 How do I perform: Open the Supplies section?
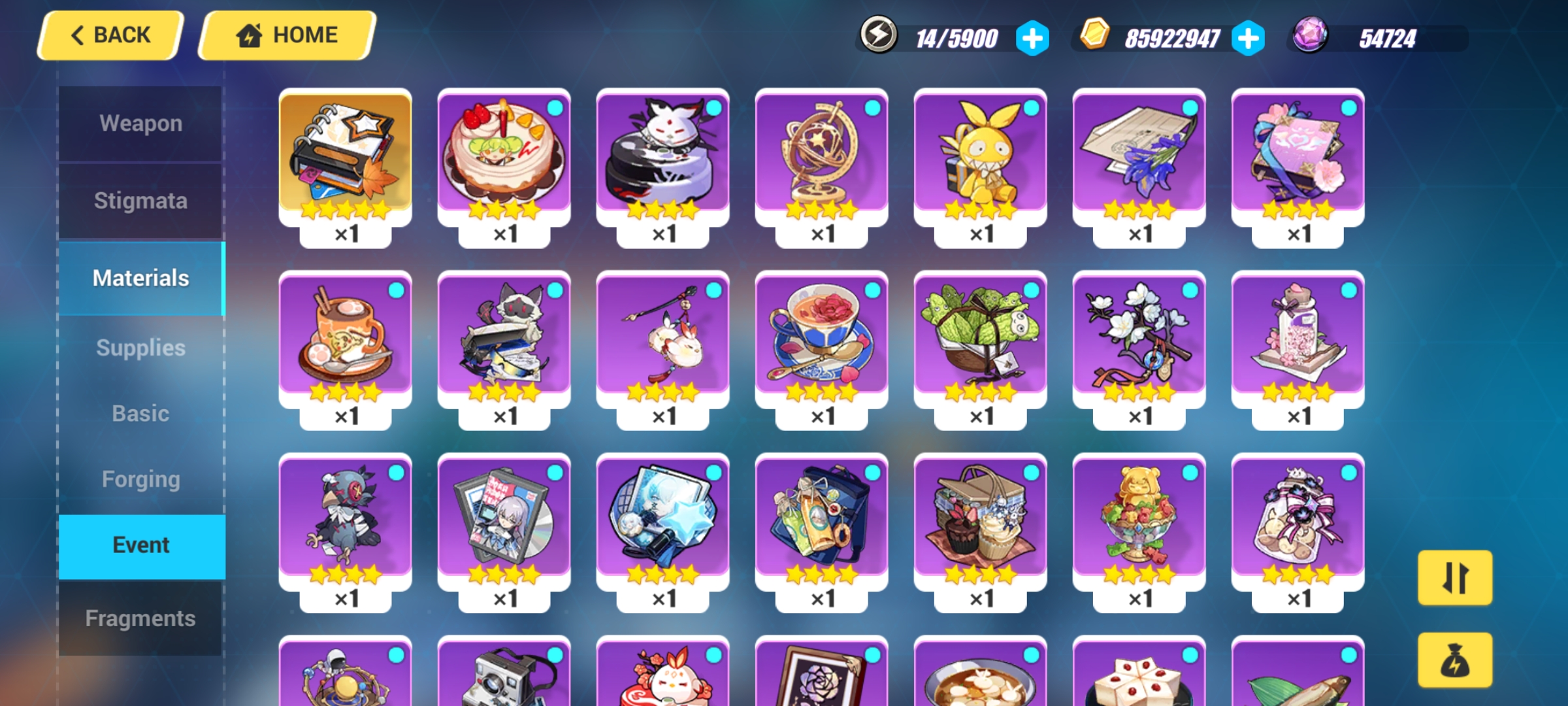(140, 348)
